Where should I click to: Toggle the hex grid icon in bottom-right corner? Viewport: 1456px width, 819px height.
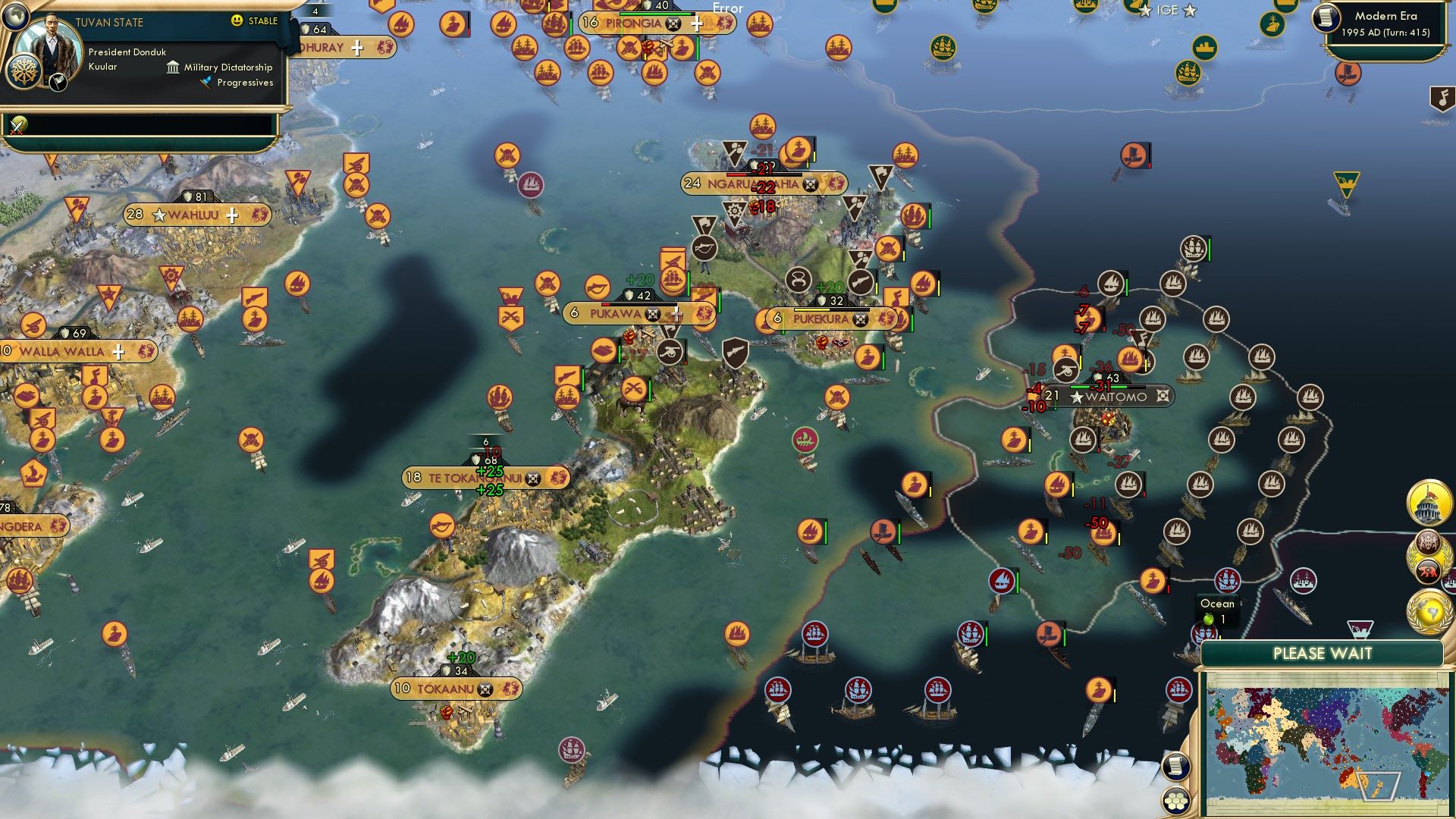1175,802
